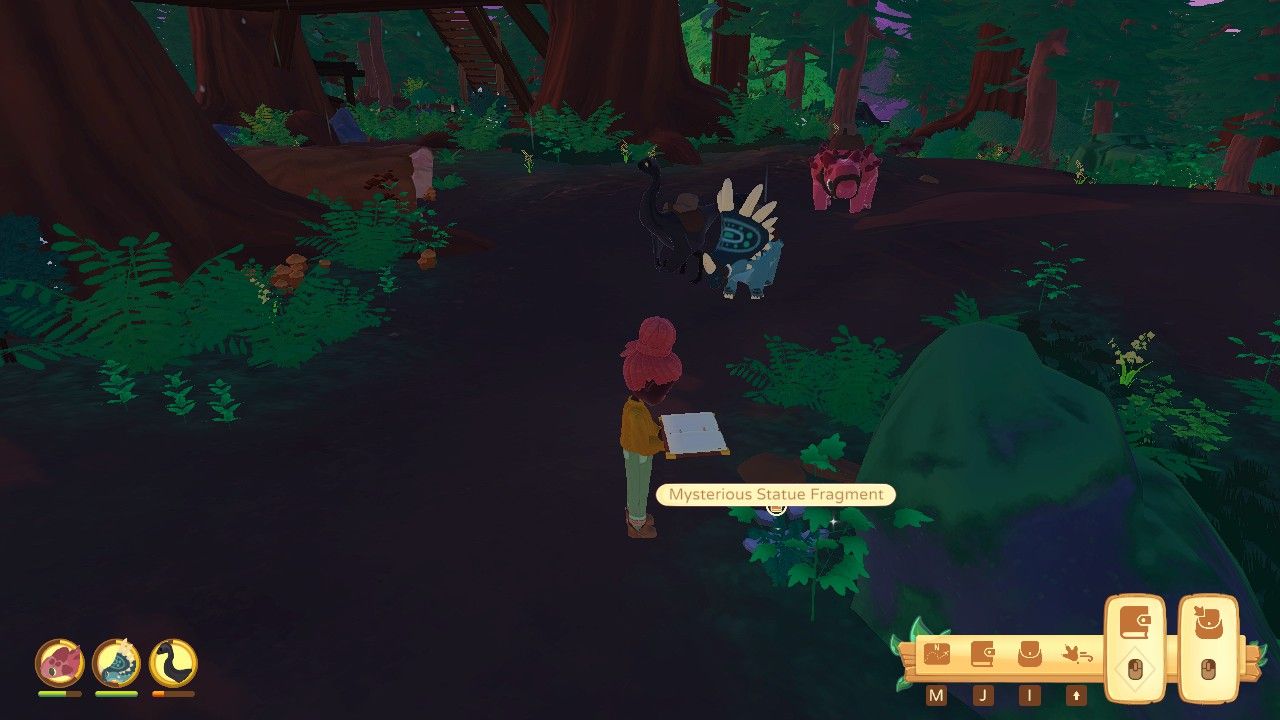The width and height of the screenshot is (1280, 720).
Task: Open the Journal using the book icon
Action: 982,653
